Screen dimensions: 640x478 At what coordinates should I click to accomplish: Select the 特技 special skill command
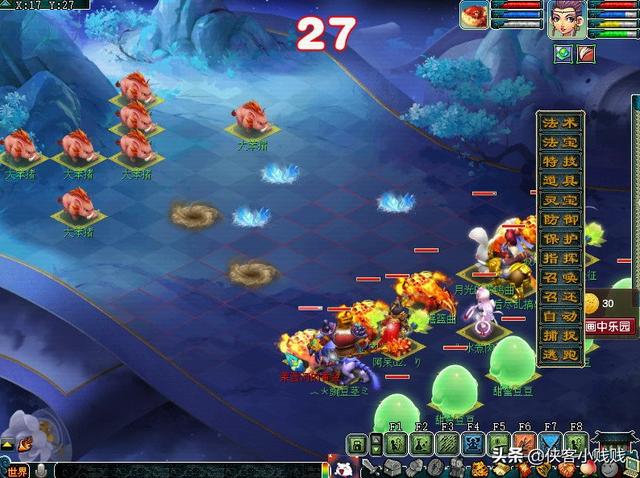point(560,161)
